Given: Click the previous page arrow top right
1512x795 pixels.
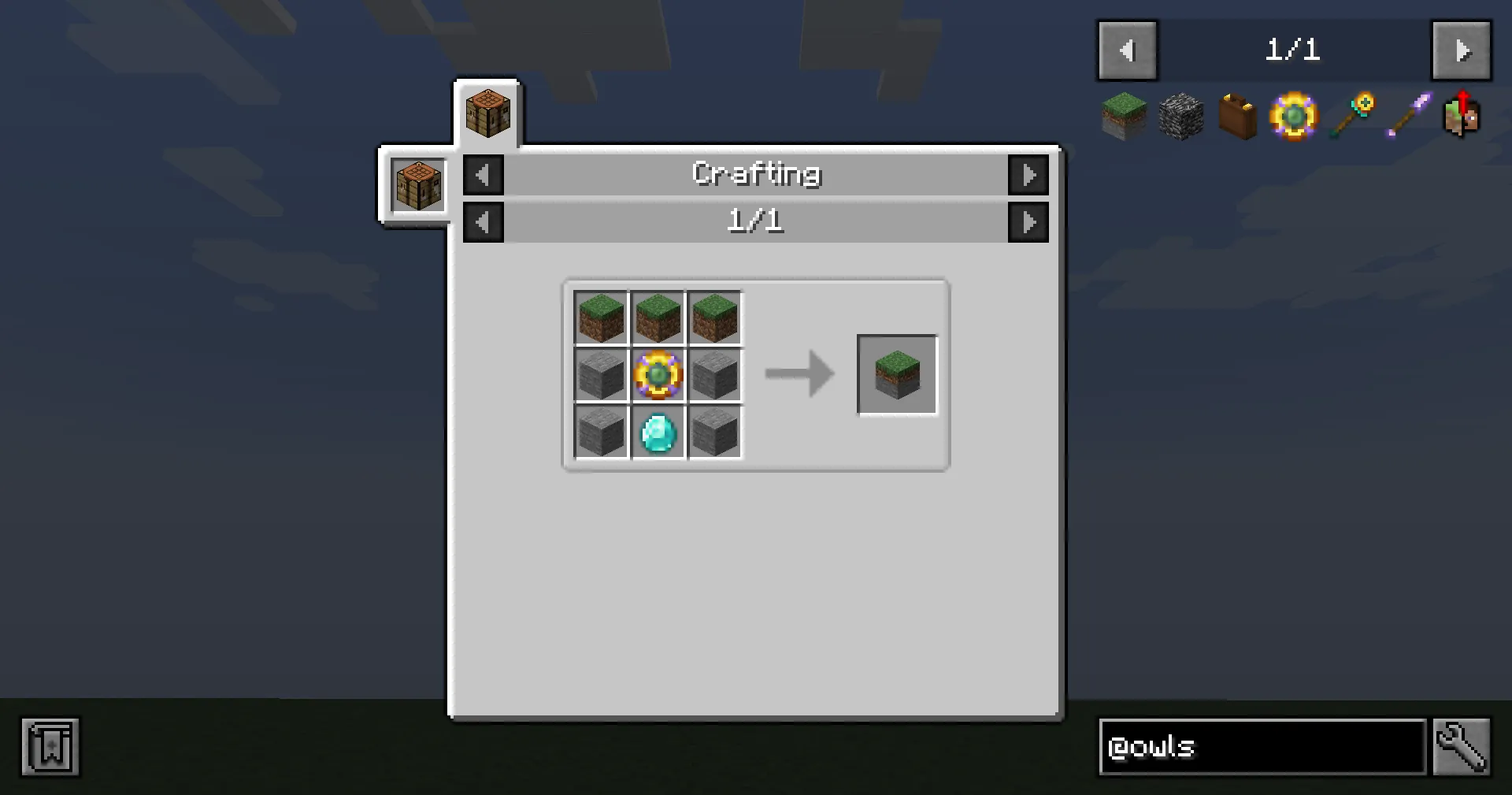Looking at the screenshot, I should click(x=1127, y=50).
